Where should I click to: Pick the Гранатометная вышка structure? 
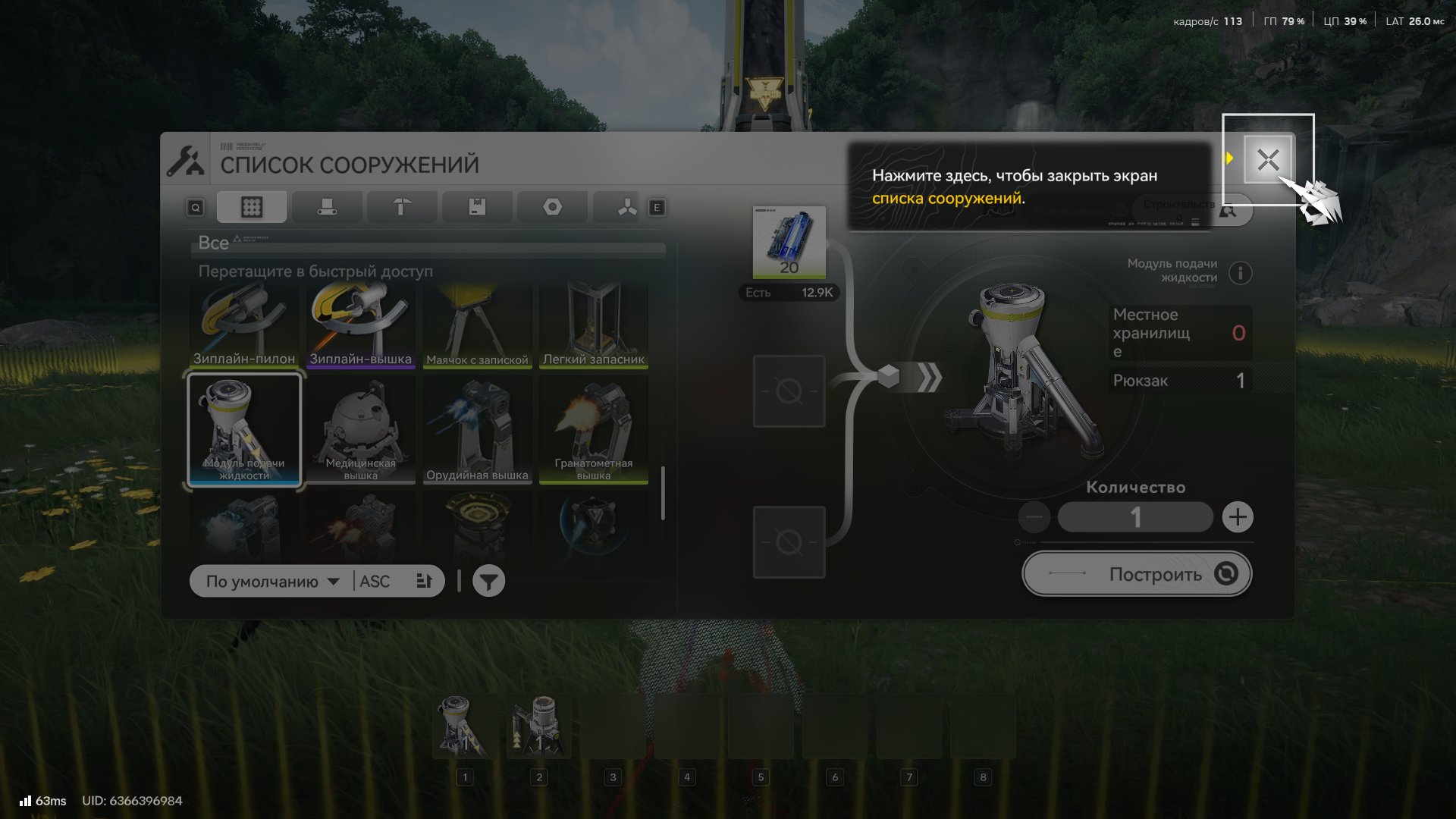tap(593, 430)
